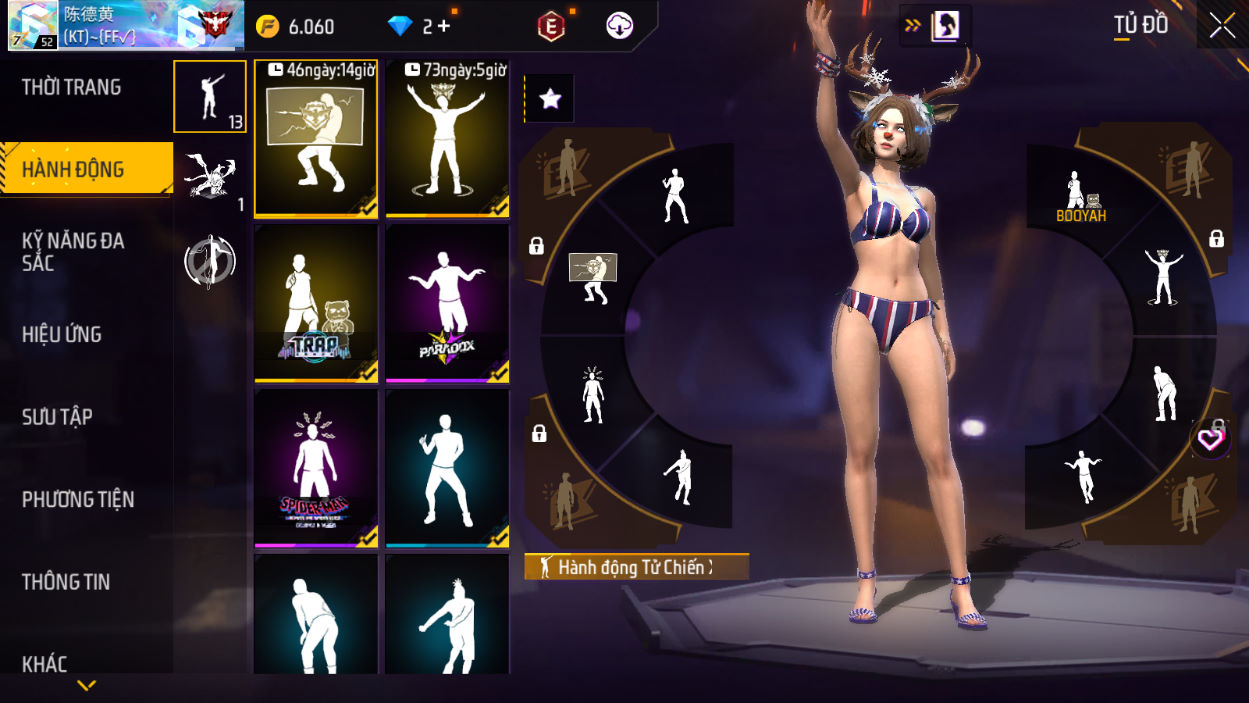
Task: Select the TRAP emote card
Action: (316, 303)
